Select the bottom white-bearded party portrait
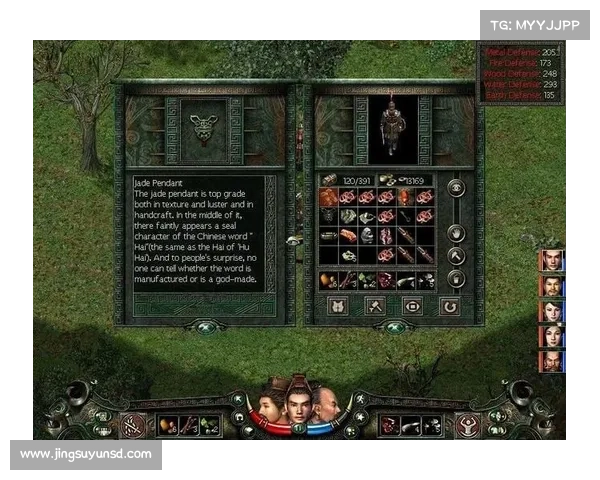The image size is (600, 480). click(551, 361)
